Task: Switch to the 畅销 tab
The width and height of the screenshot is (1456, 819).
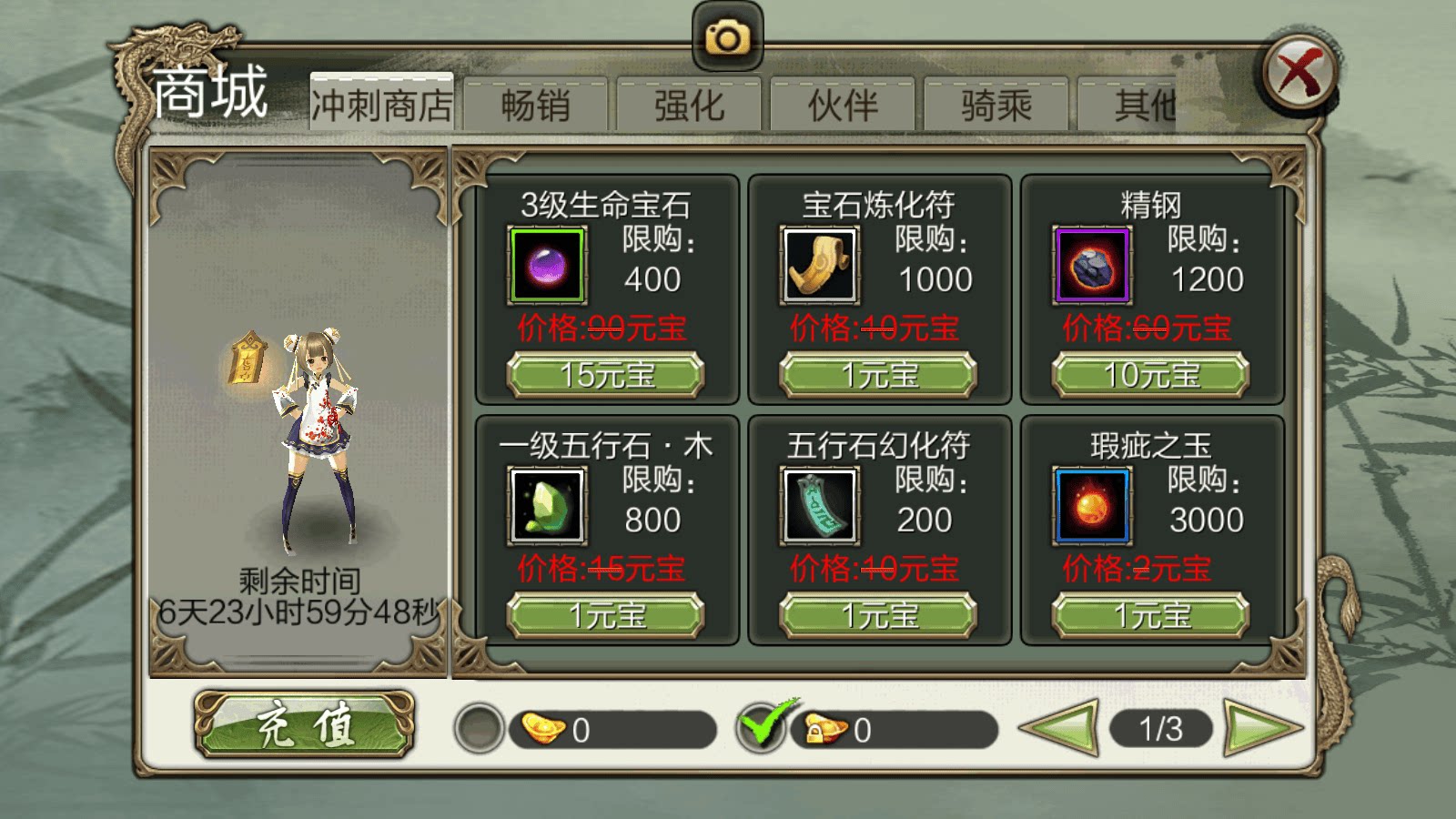Action: tap(535, 103)
